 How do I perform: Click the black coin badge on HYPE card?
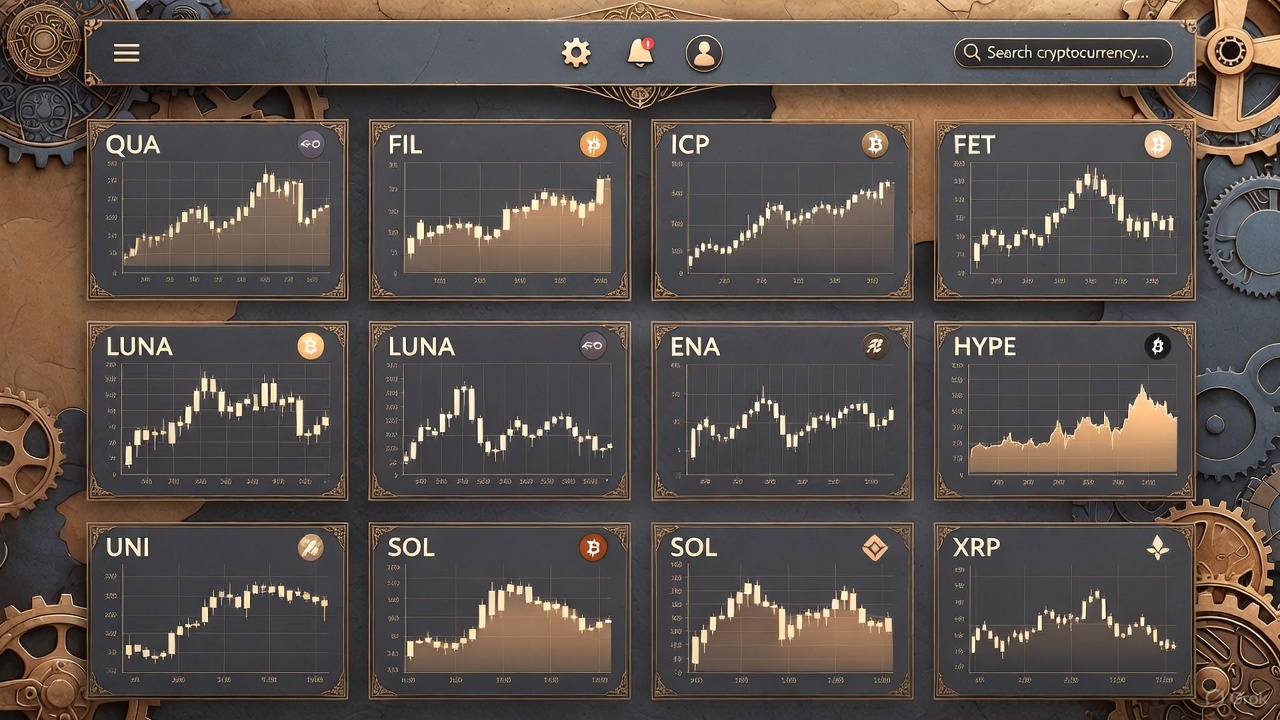tap(1157, 347)
